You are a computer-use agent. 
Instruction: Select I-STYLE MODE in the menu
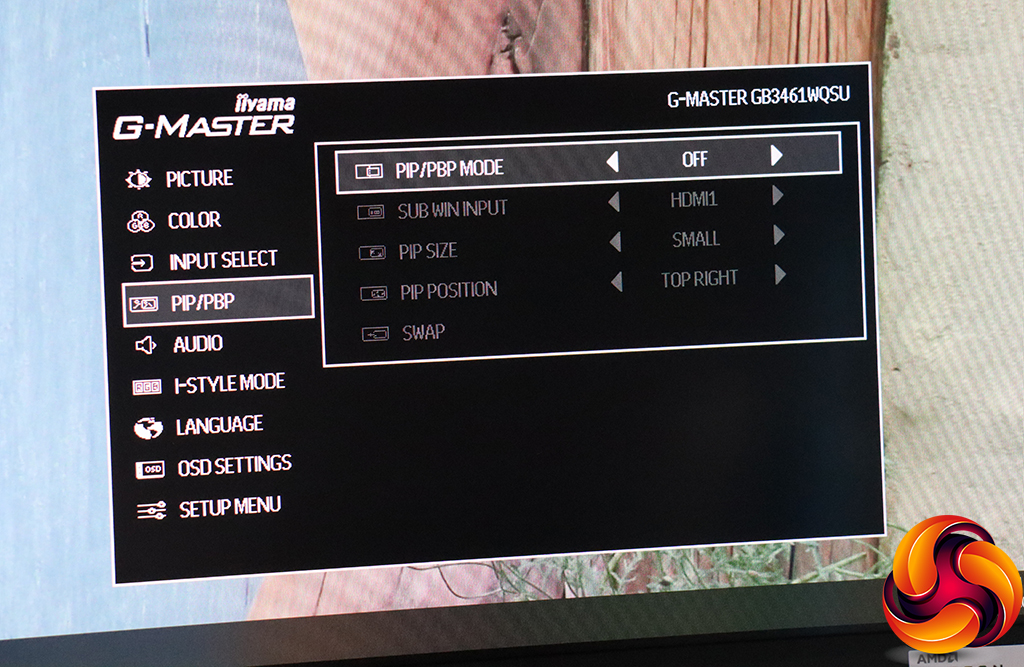(x=228, y=383)
